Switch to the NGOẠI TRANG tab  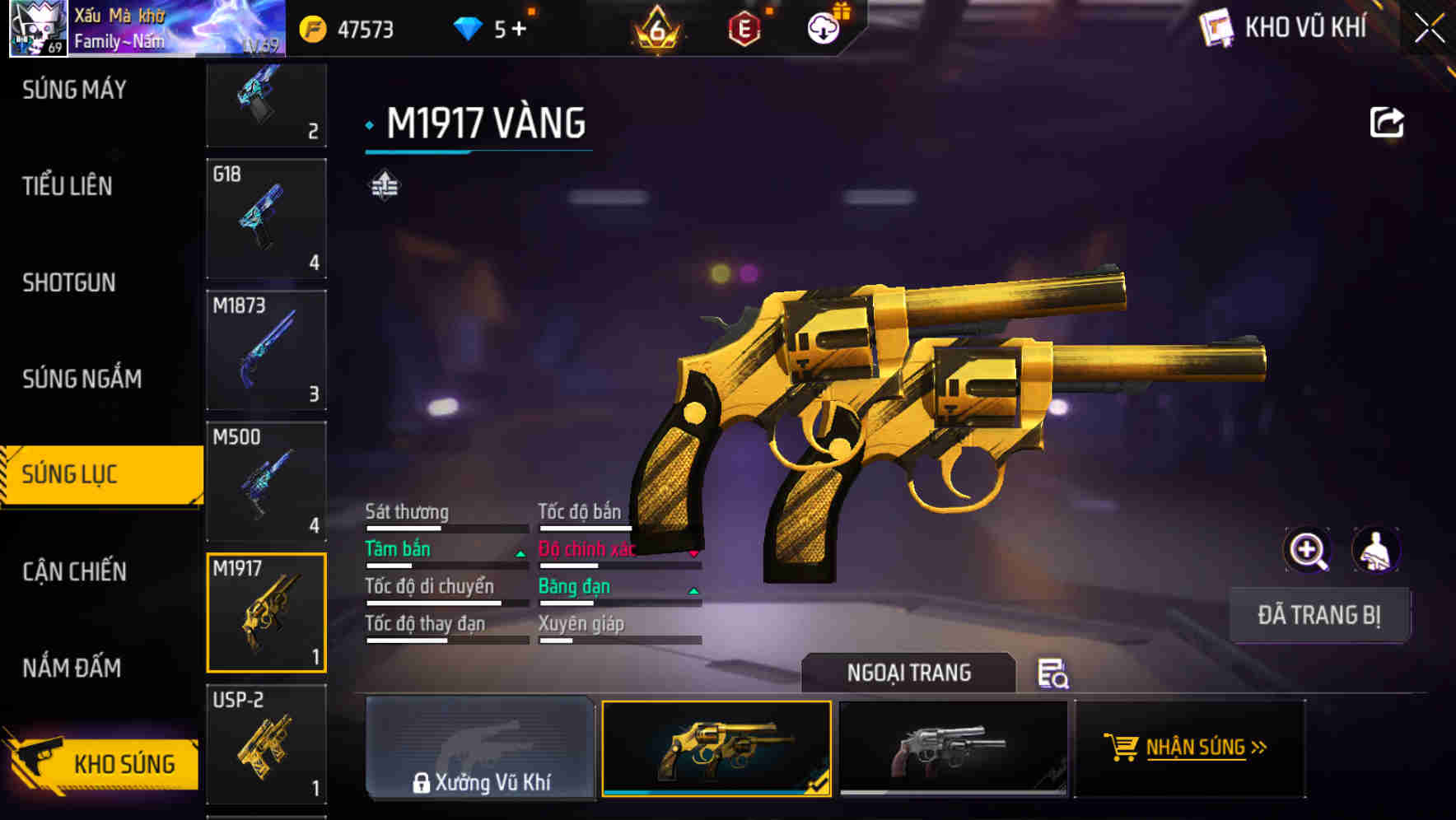point(909,673)
